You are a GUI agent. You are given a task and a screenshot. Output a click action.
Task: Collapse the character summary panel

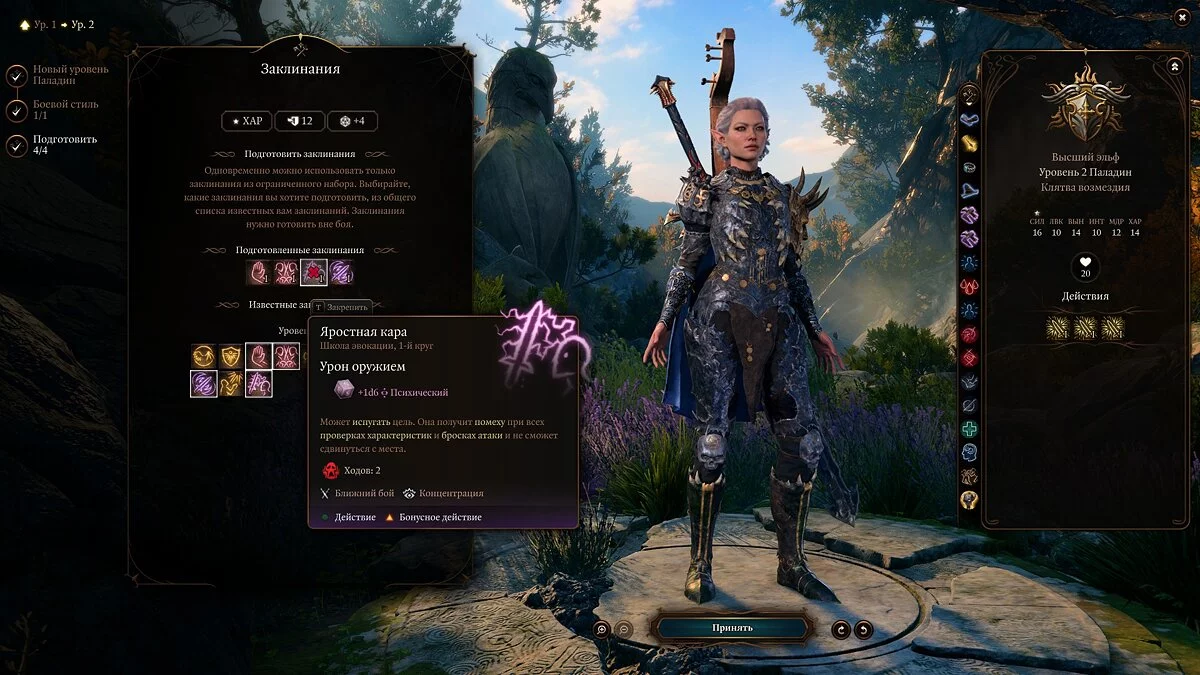[1174, 66]
